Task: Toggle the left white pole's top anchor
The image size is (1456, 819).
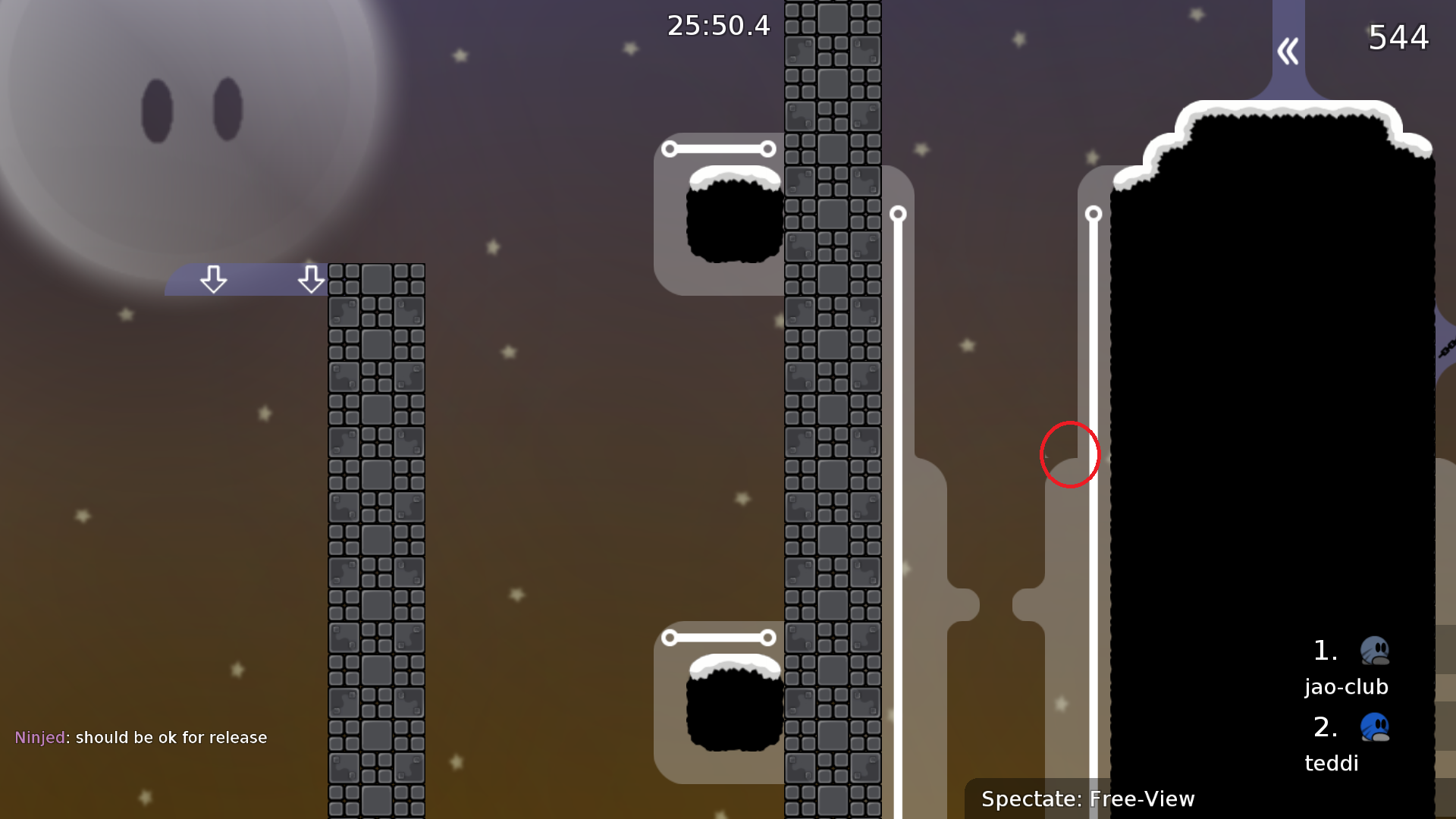Action: (899, 215)
